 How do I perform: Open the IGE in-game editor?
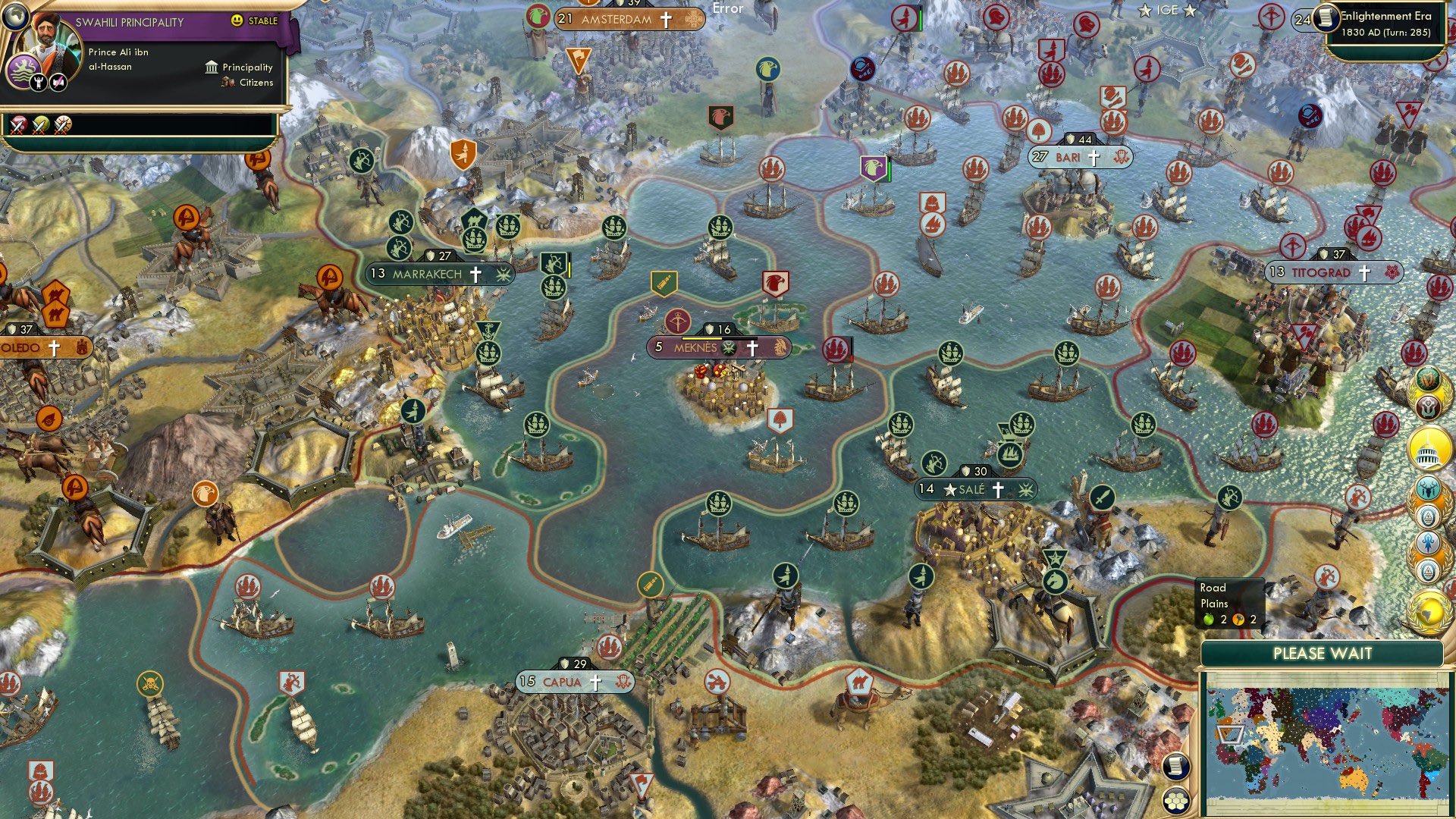coord(1167,11)
